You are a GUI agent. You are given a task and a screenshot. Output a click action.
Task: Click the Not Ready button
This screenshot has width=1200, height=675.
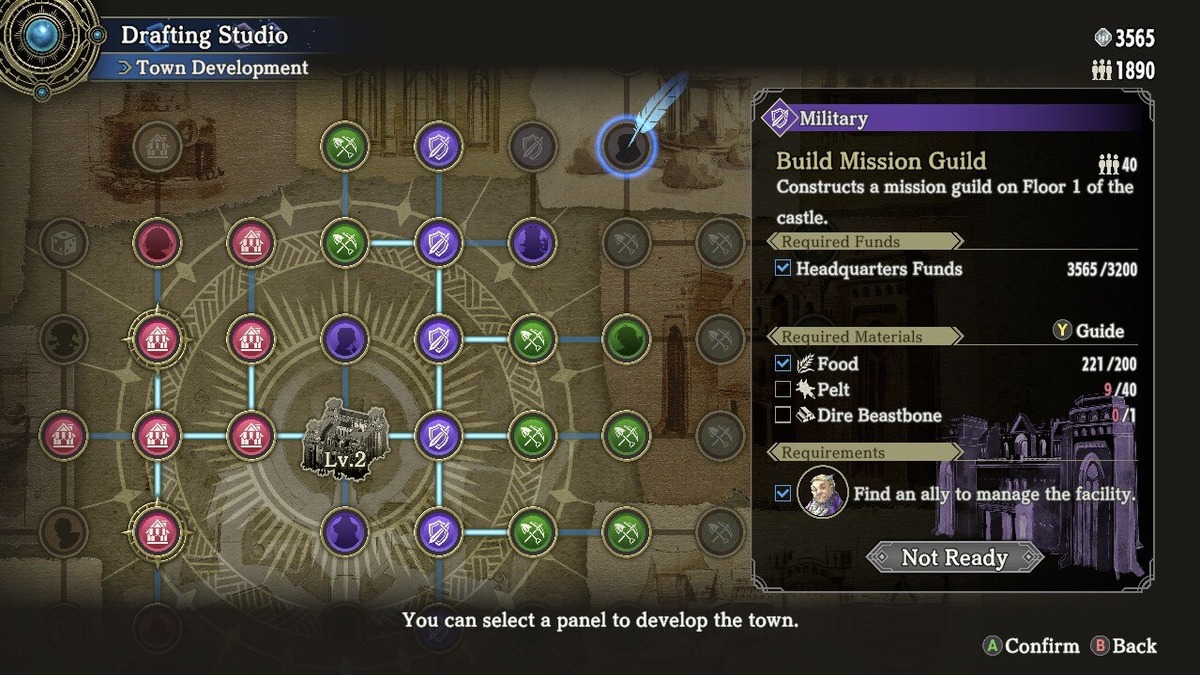954,557
